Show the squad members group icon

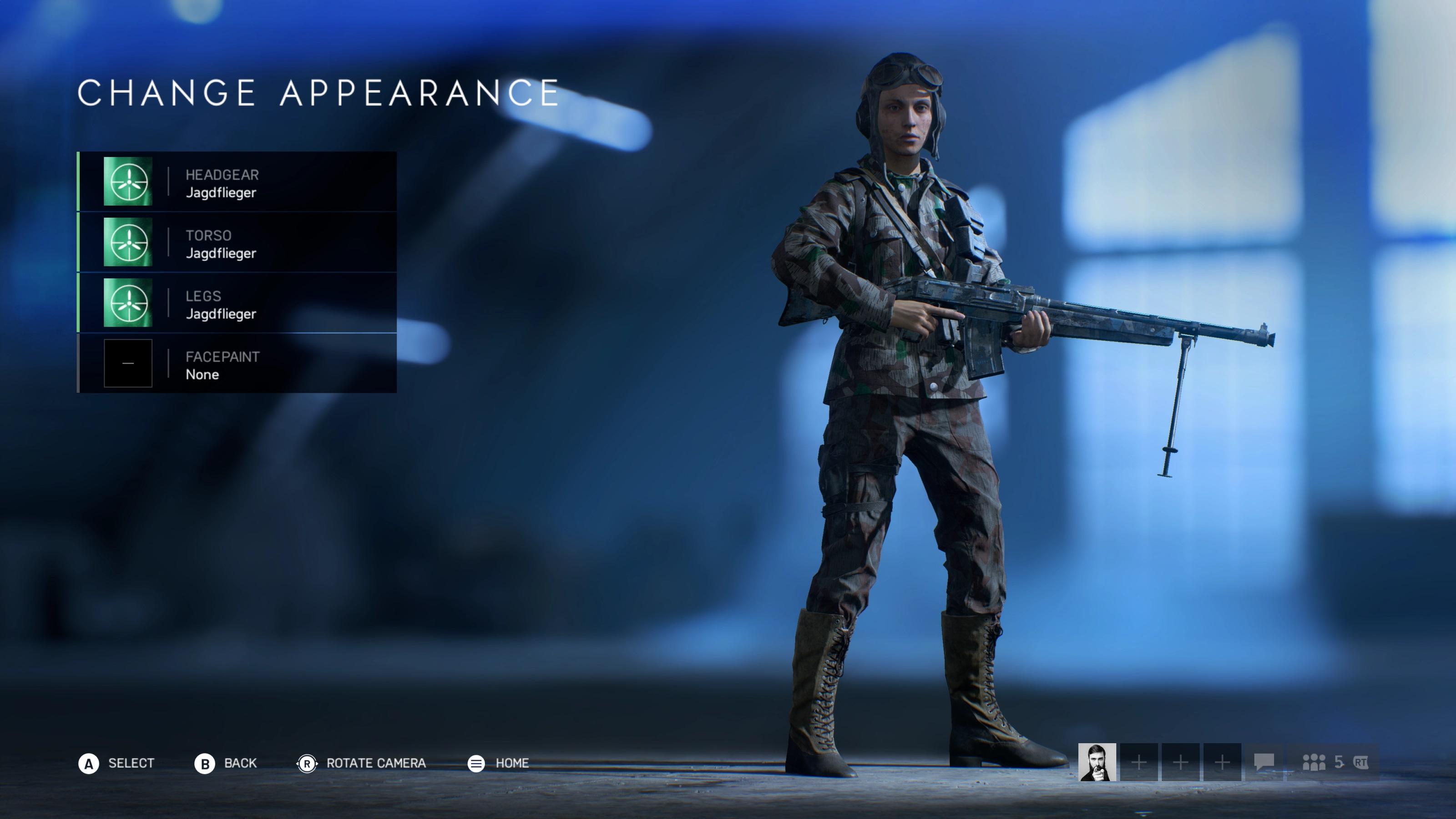pyautogui.click(x=1314, y=763)
